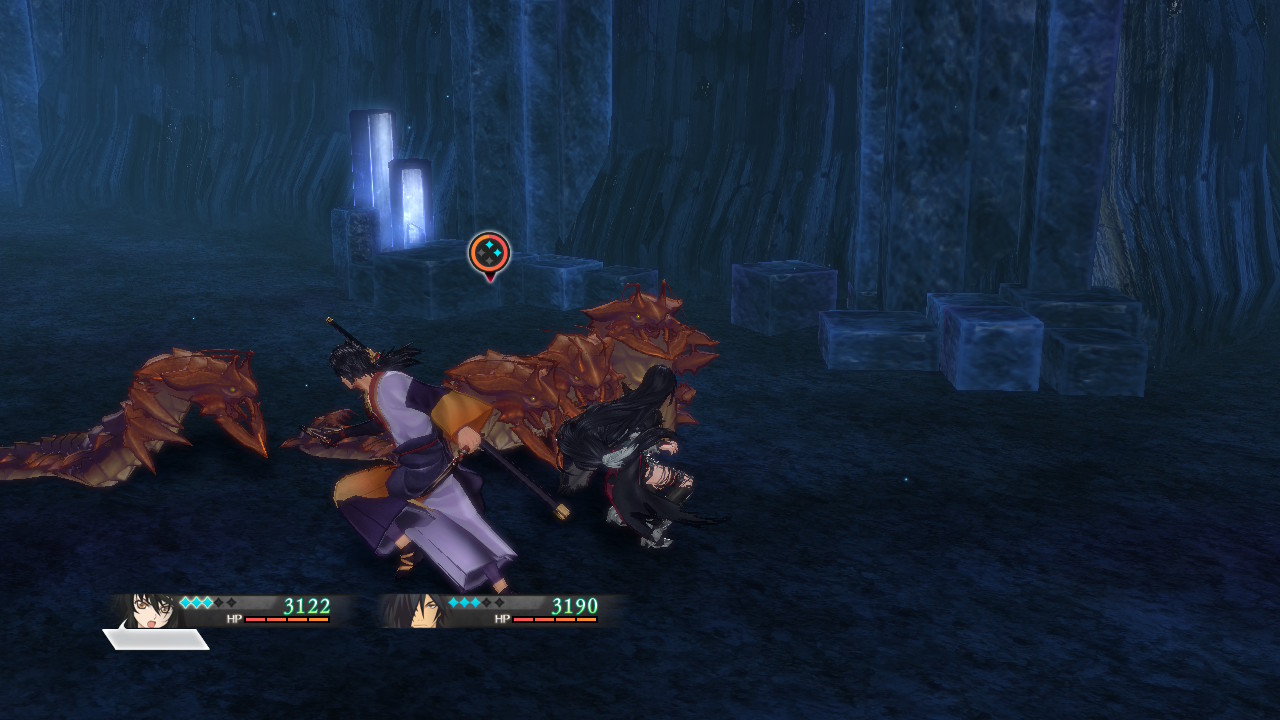The width and height of the screenshot is (1280, 720).
Task: Click the HP label on Rokurou's status bar
Action: [x=501, y=617]
